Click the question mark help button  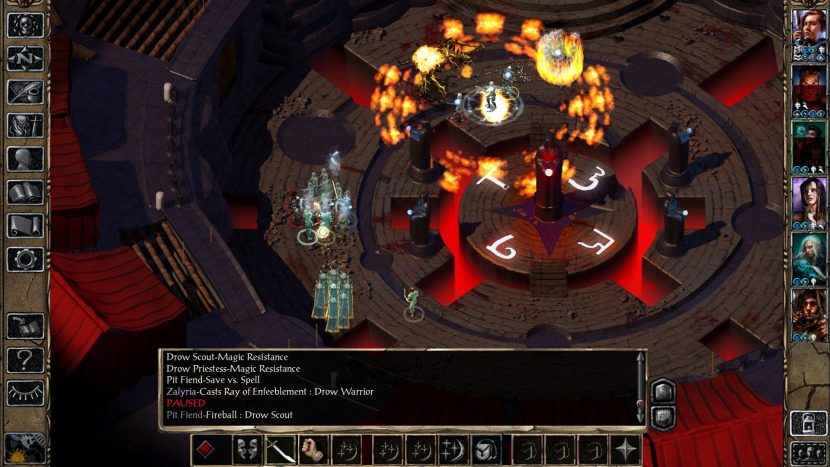(25, 357)
